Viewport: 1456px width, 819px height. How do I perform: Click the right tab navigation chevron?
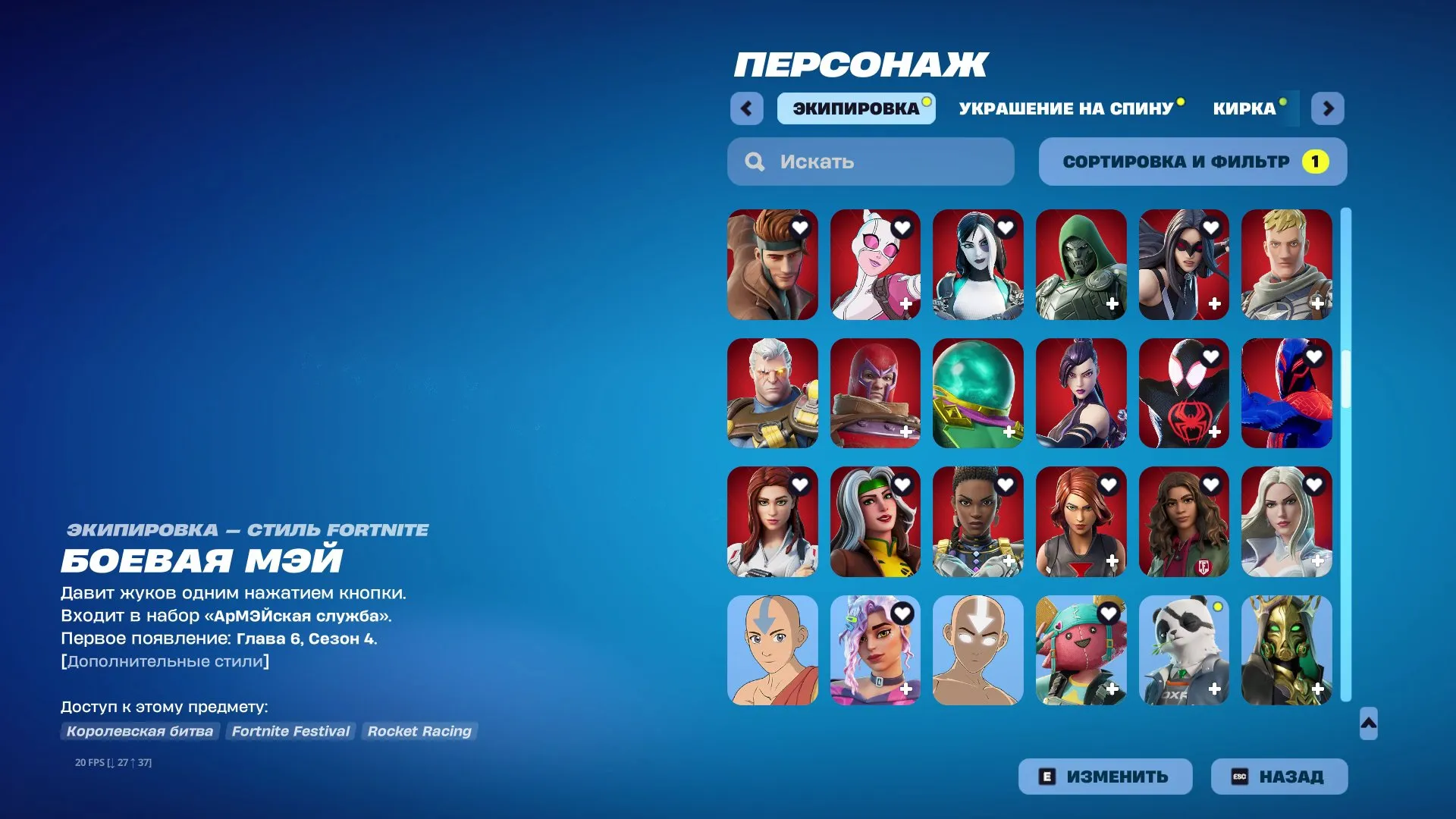[1328, 108]
